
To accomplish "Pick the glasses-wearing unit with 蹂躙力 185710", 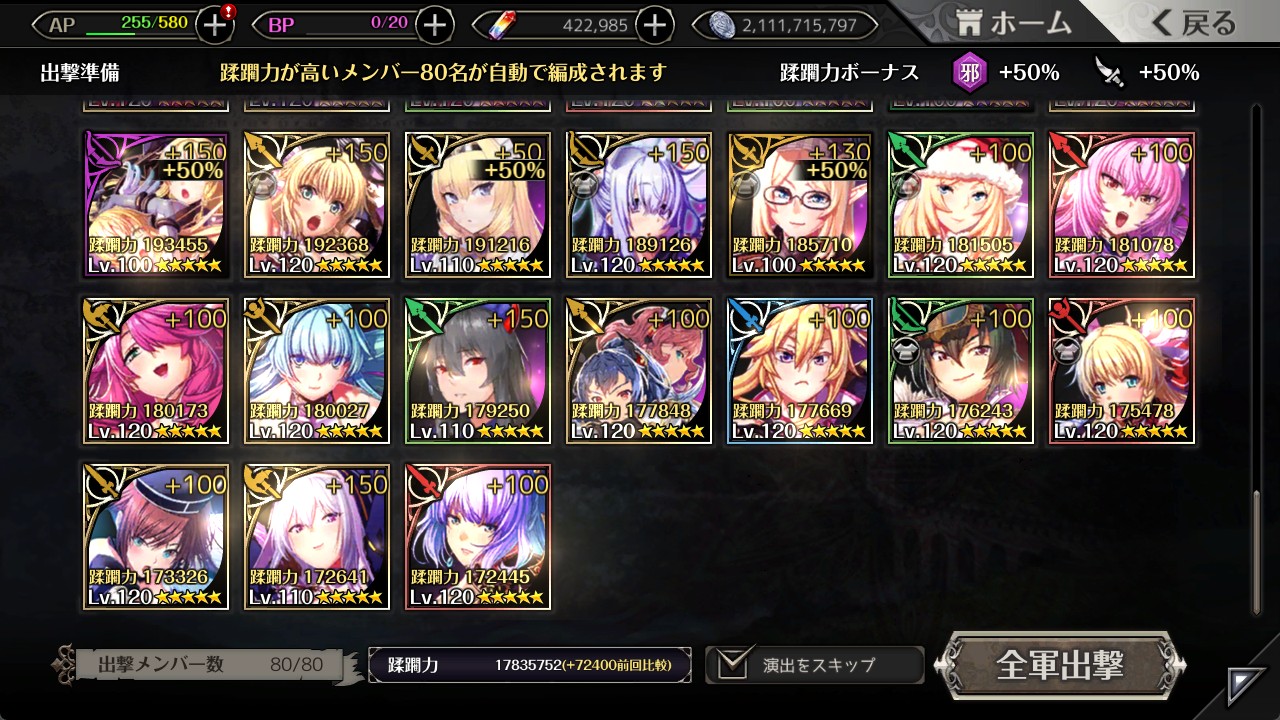I will pyautogui.click(x=800, y=205).
